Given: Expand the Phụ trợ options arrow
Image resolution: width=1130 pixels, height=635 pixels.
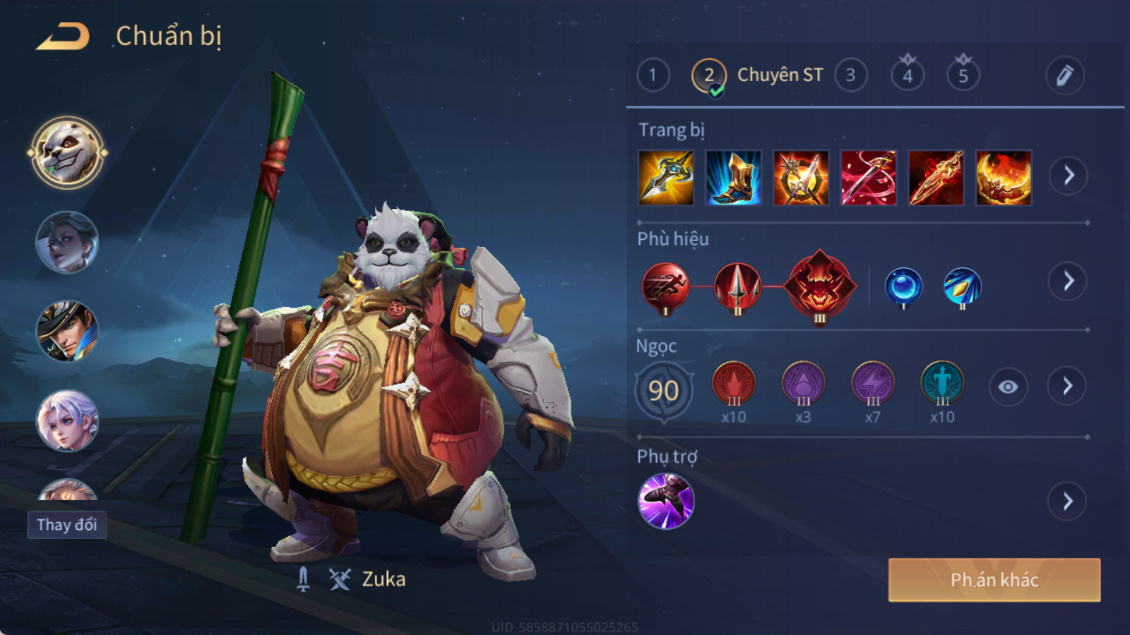Looking at the screenshot, I should [x=1068, y=501].
